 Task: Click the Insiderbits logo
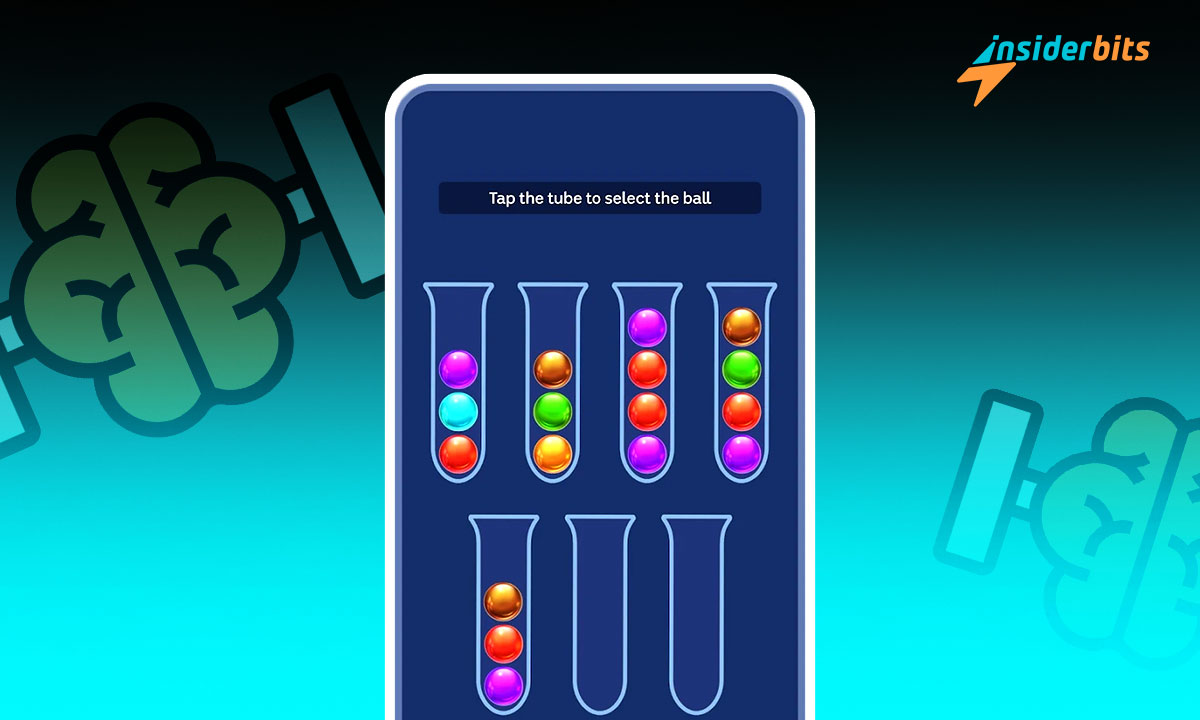click(1053, 65)
